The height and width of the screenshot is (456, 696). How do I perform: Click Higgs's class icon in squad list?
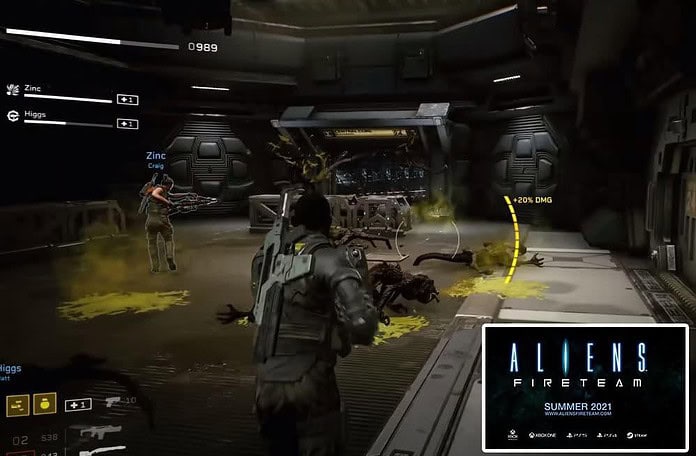(x=13, y=115)
